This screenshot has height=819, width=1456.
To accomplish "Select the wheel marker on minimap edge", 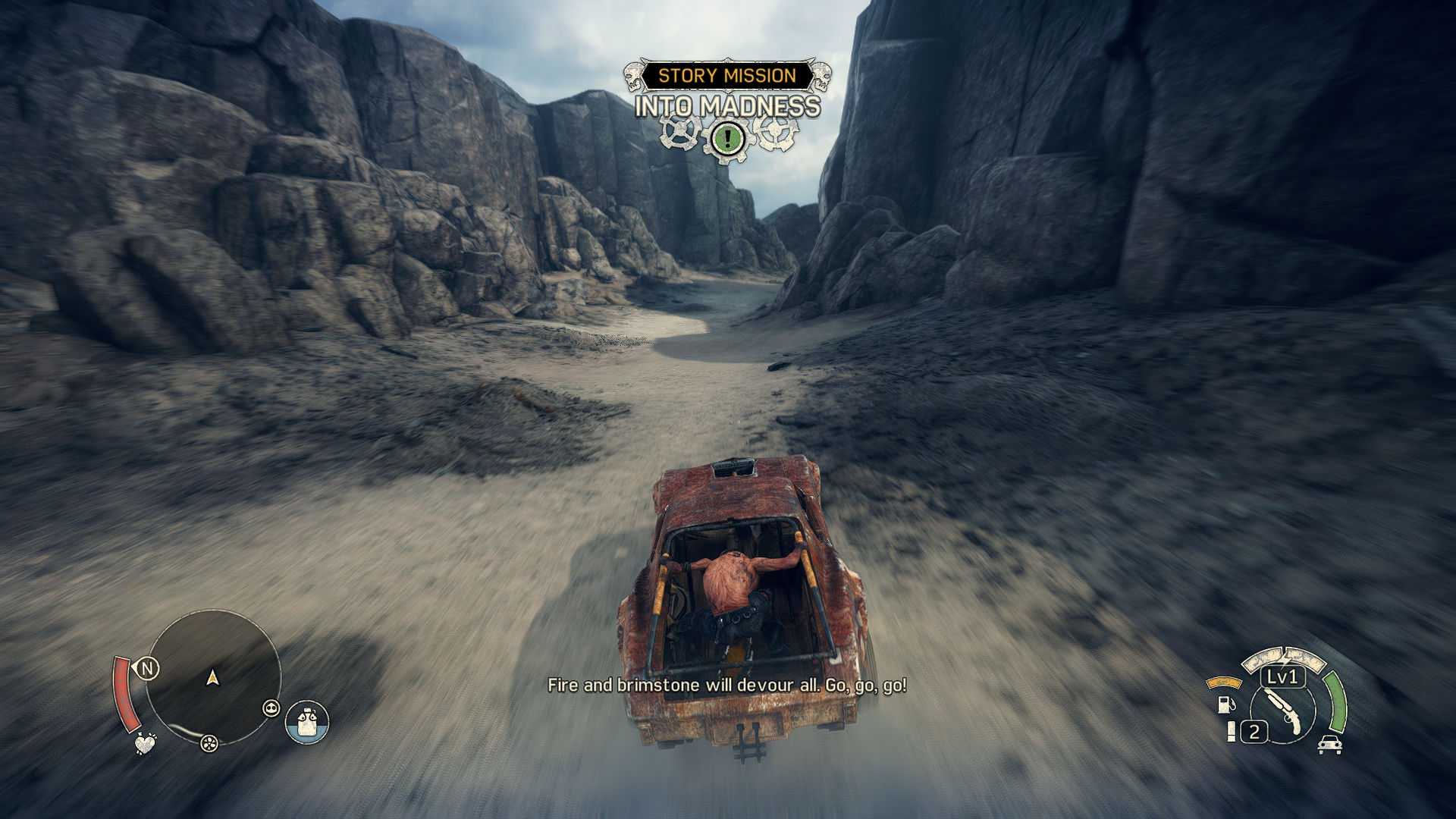I will 209,743.
